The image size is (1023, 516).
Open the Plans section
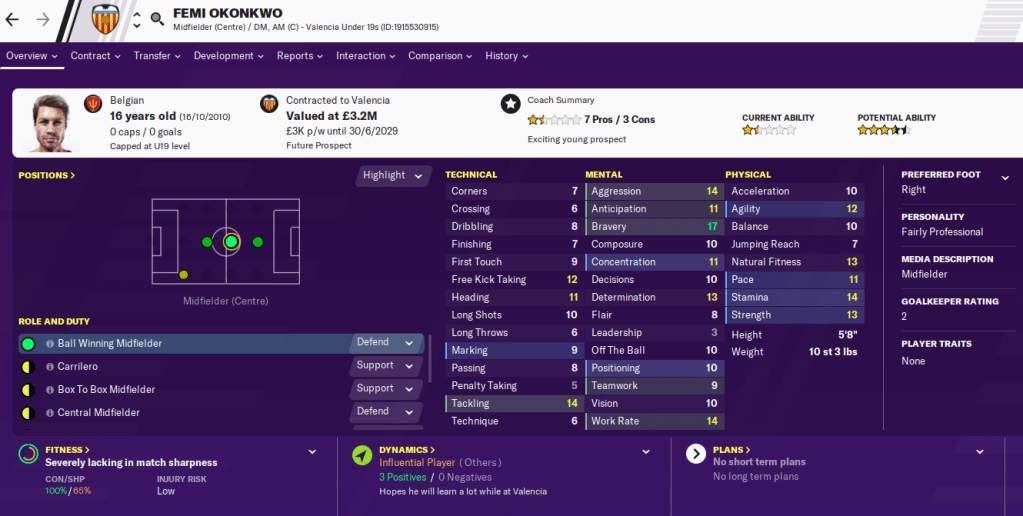pyautogui.click(x=733, y=450)
